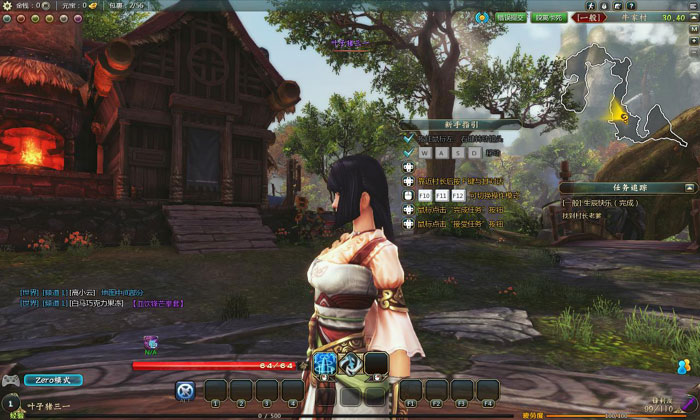Select the 生辰快乐 quest entry
700x420 pixels.
point(600,202)
